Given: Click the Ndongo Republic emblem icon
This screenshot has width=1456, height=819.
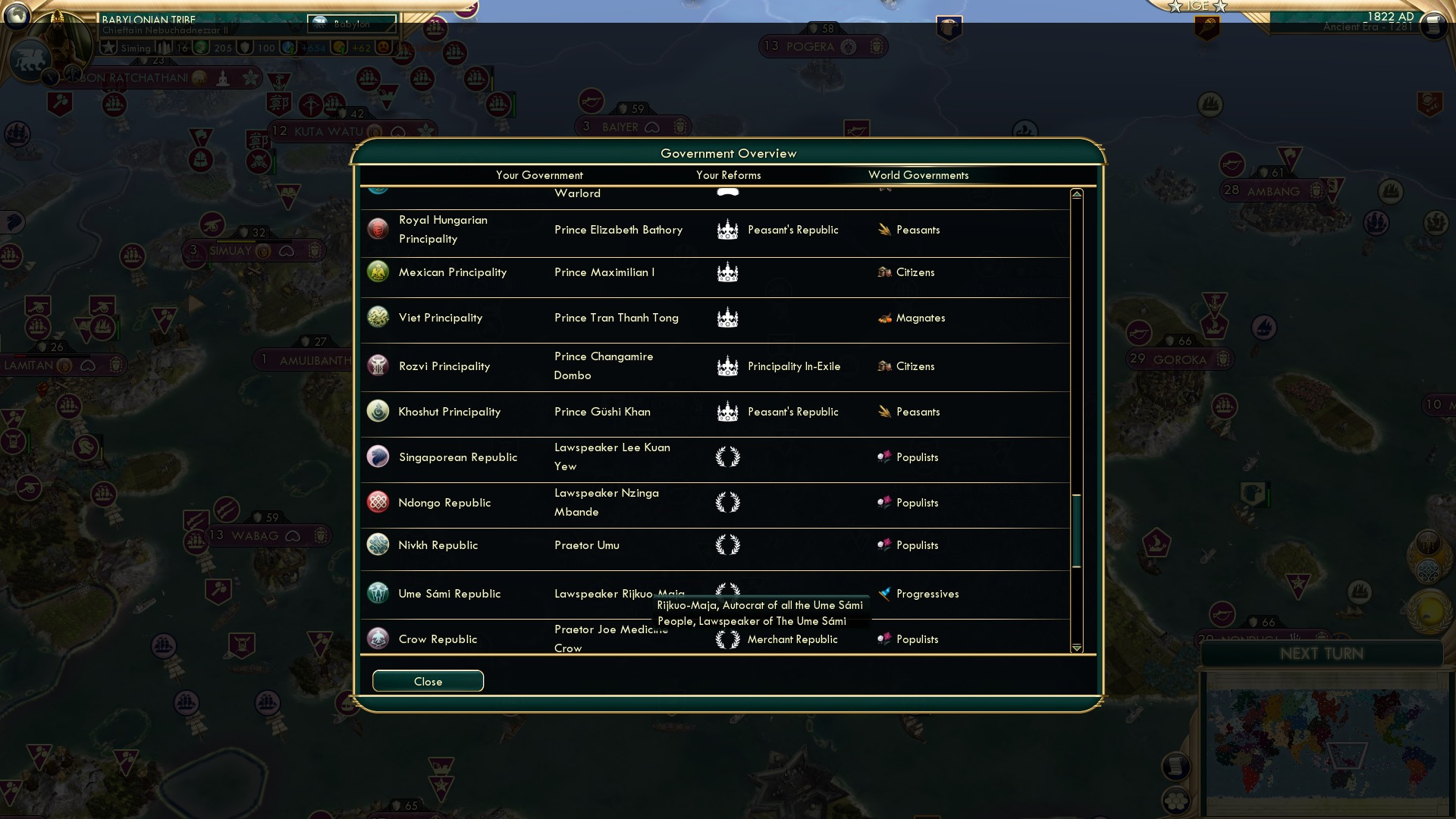Looking at the screenshot, I should [x=378, y=502].
